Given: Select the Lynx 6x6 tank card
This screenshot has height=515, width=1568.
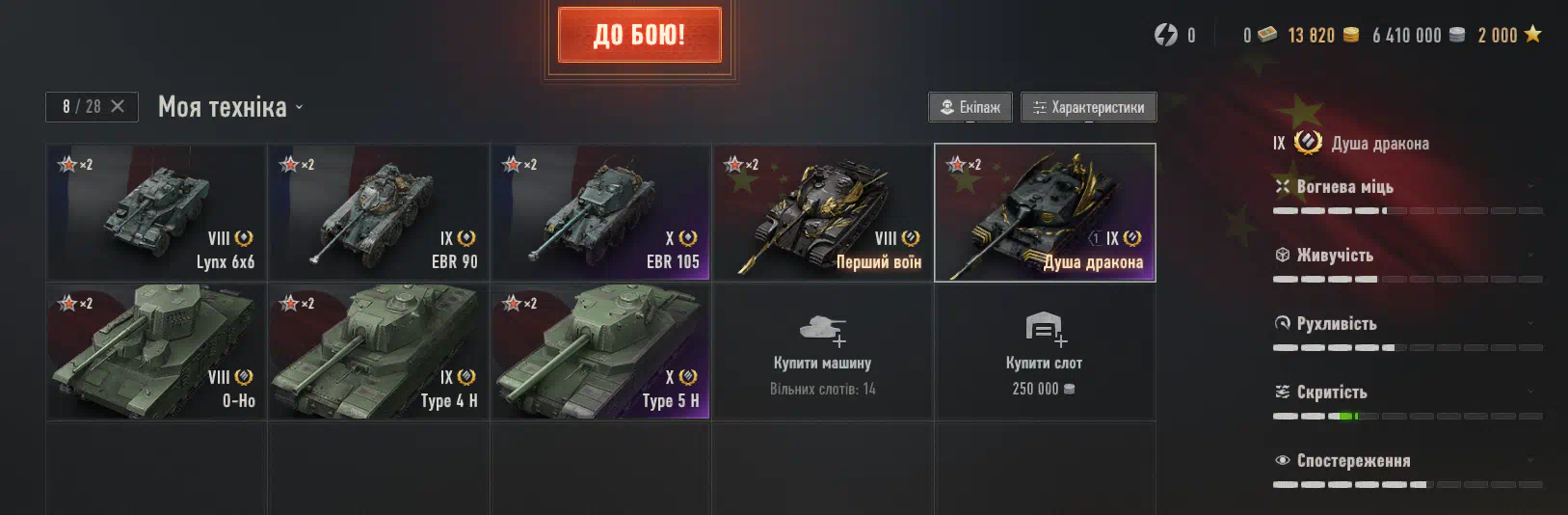Looking at the screenshot, I should click(156, 212).
